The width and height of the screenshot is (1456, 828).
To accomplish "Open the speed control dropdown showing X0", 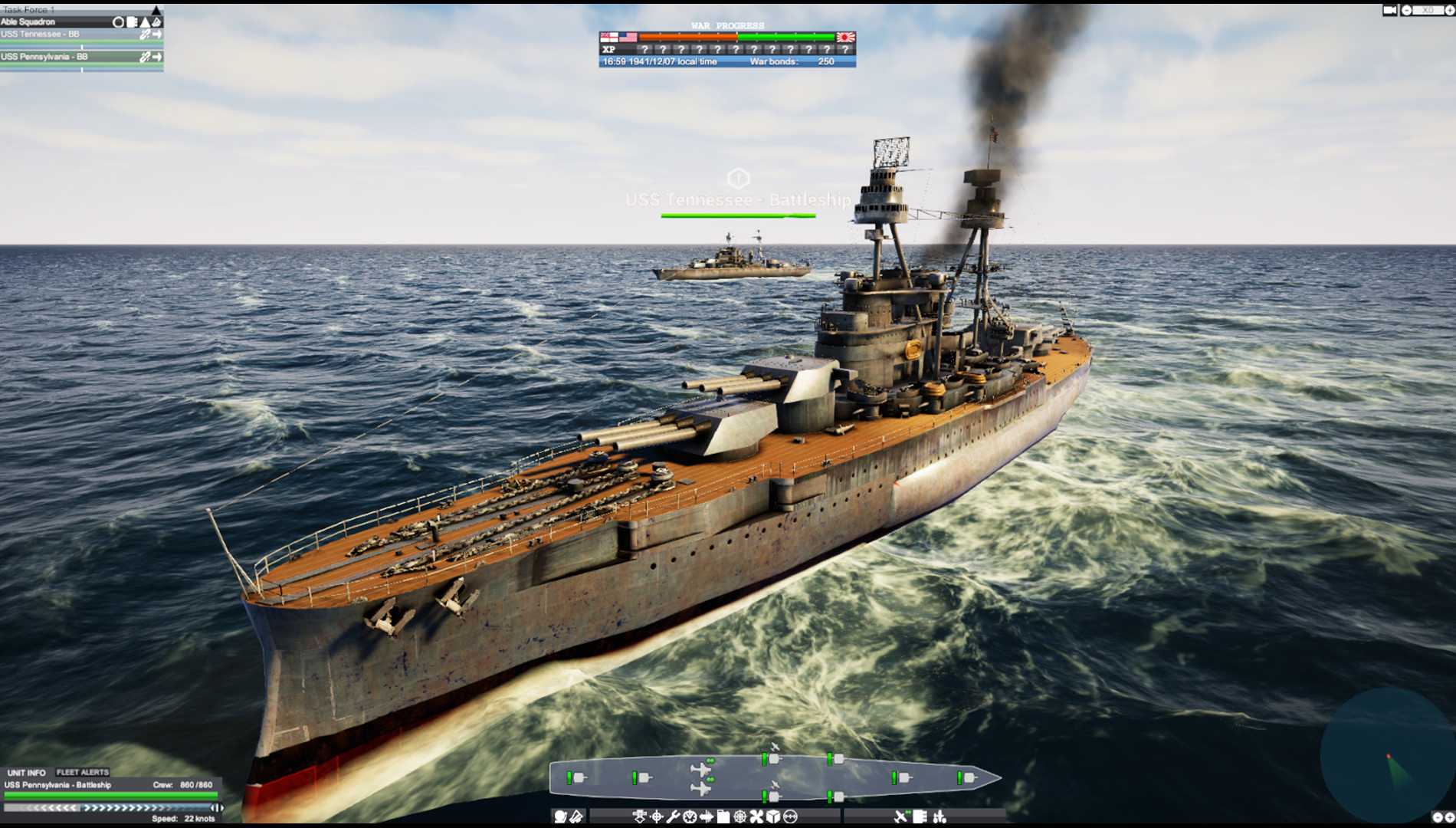I will tap(1428, 10).
